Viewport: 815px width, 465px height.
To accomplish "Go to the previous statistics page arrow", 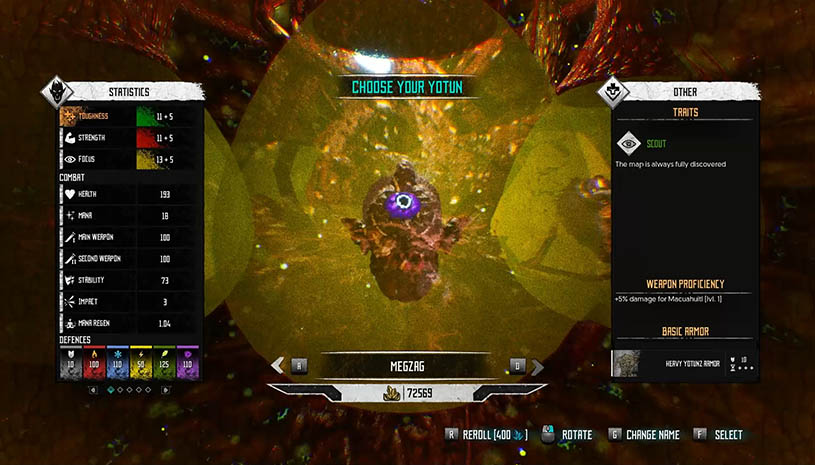I will coord(93,389).
